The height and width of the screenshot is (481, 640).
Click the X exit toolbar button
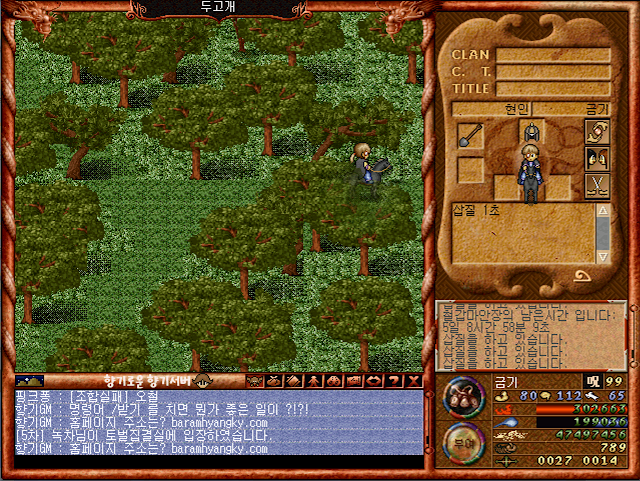click(414, 381)
